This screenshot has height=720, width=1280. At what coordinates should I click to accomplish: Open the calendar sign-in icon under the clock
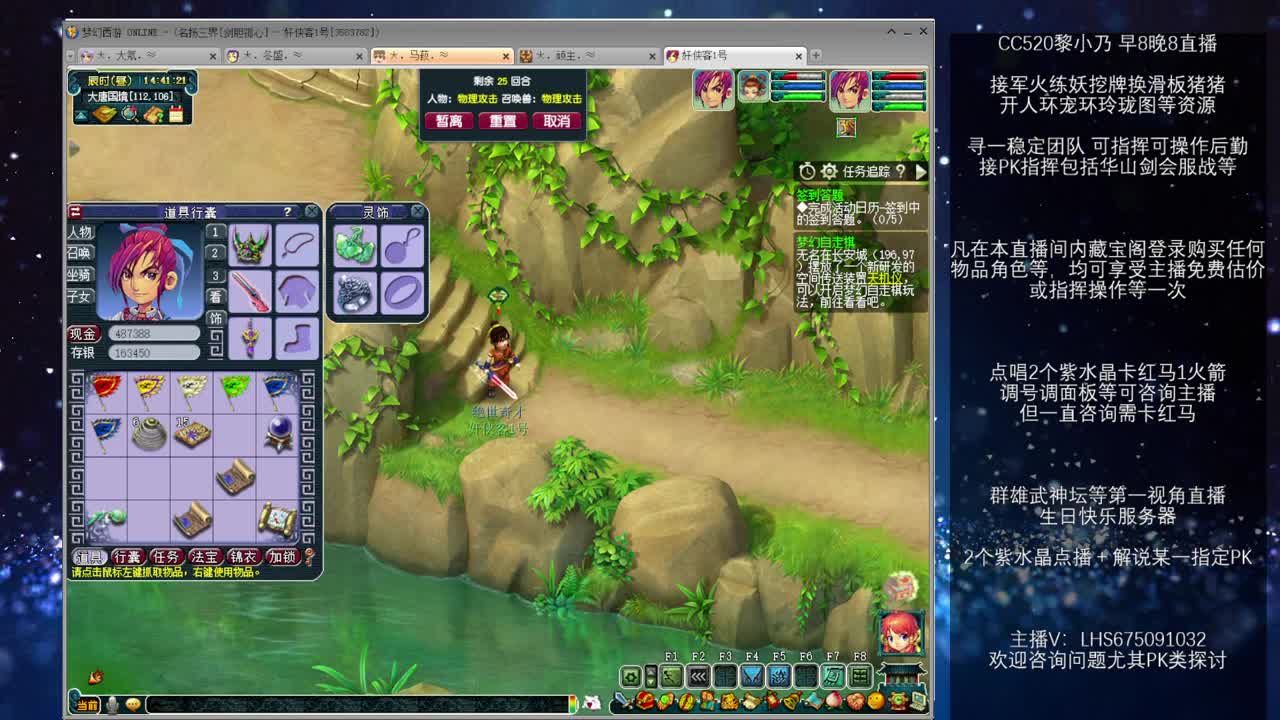click(x=176, y=113)
